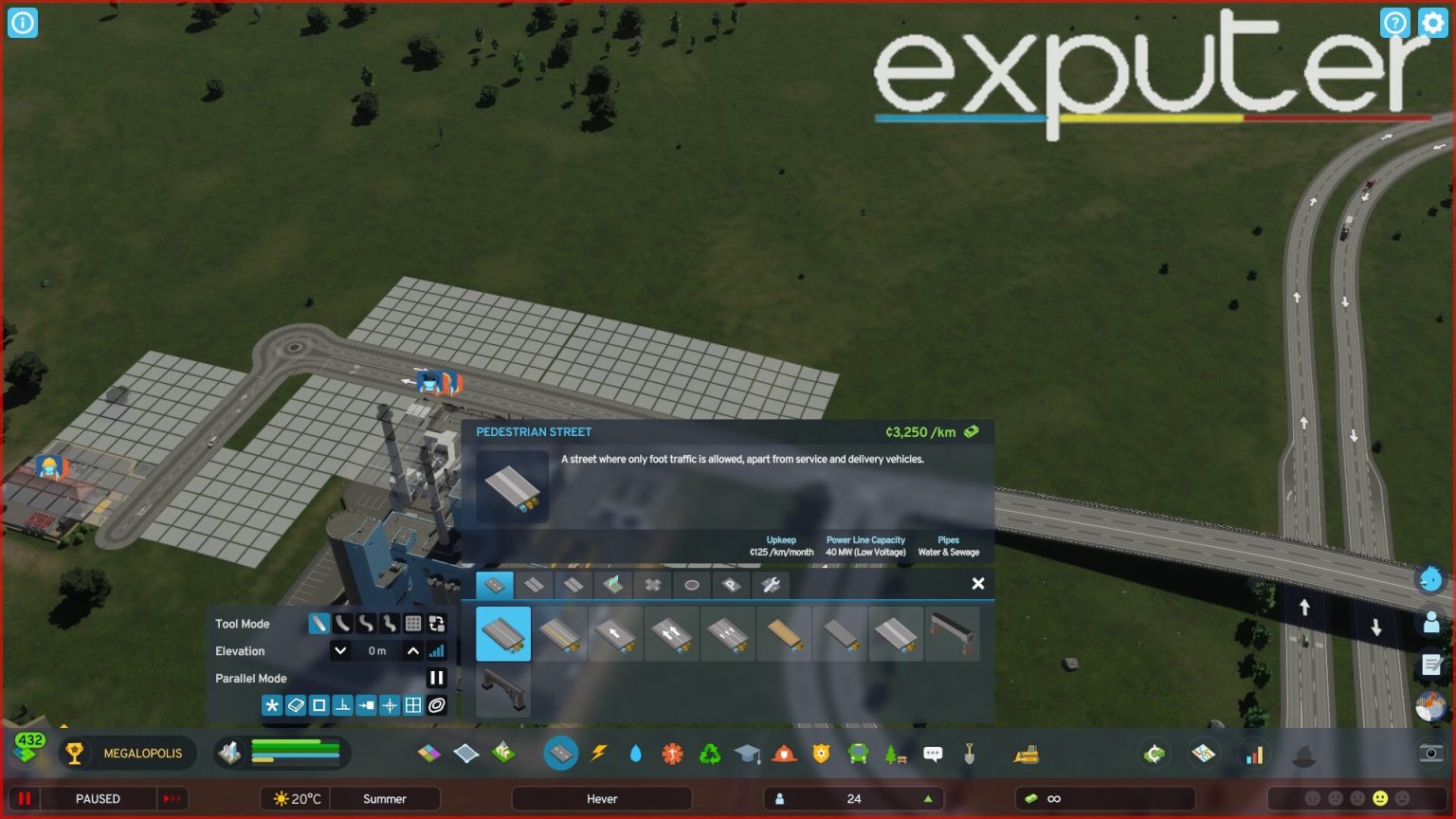The width and height of the screenshot is (1456, 819).
Task: Open the Water & Sewage menu
Action: (636, 754)
